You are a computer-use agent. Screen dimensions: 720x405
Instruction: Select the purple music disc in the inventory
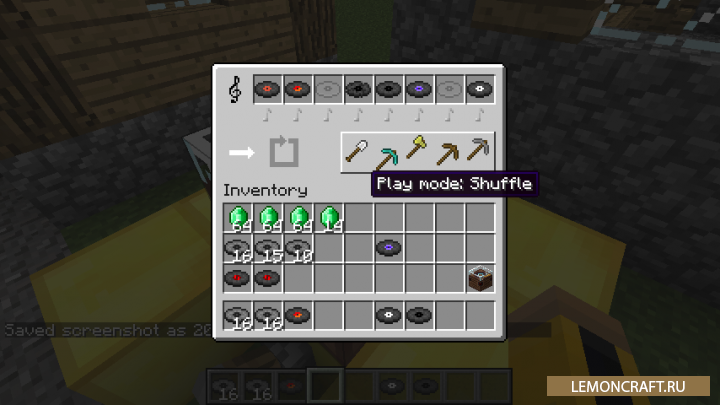(388, 247)
